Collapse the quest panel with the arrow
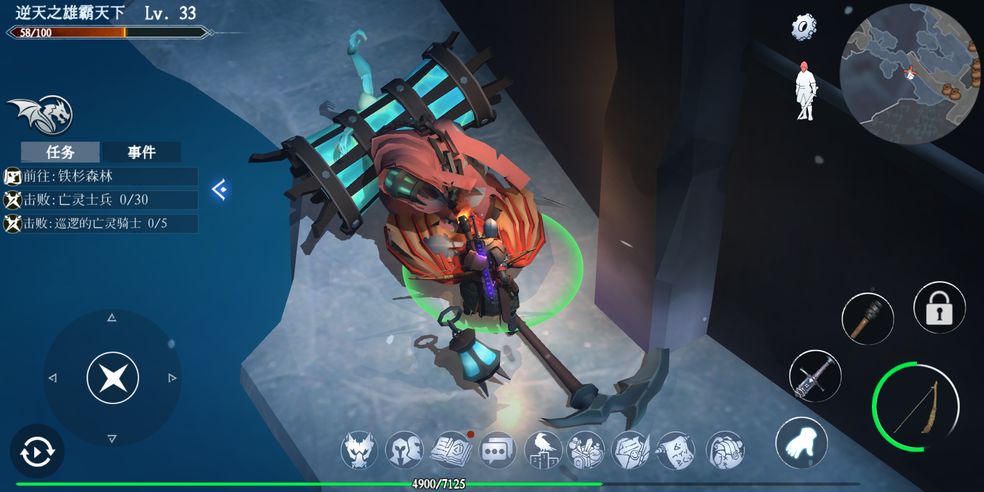This screenshot has width=984, height=492. pos(220,189)
